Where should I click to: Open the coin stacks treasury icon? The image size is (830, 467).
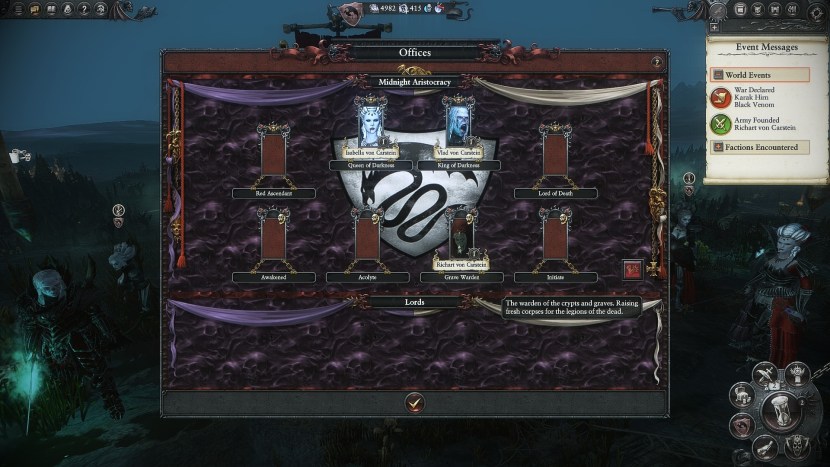(742, 394)
